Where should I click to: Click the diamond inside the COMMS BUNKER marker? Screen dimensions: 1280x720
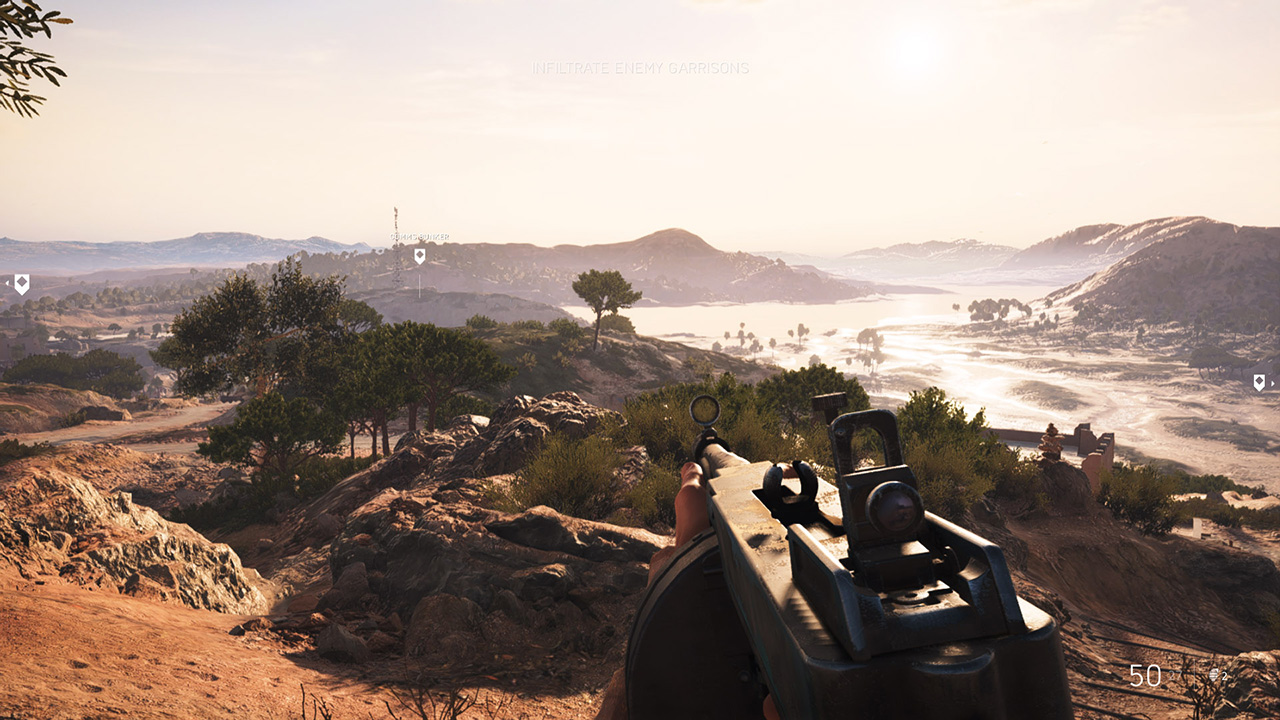420,254
